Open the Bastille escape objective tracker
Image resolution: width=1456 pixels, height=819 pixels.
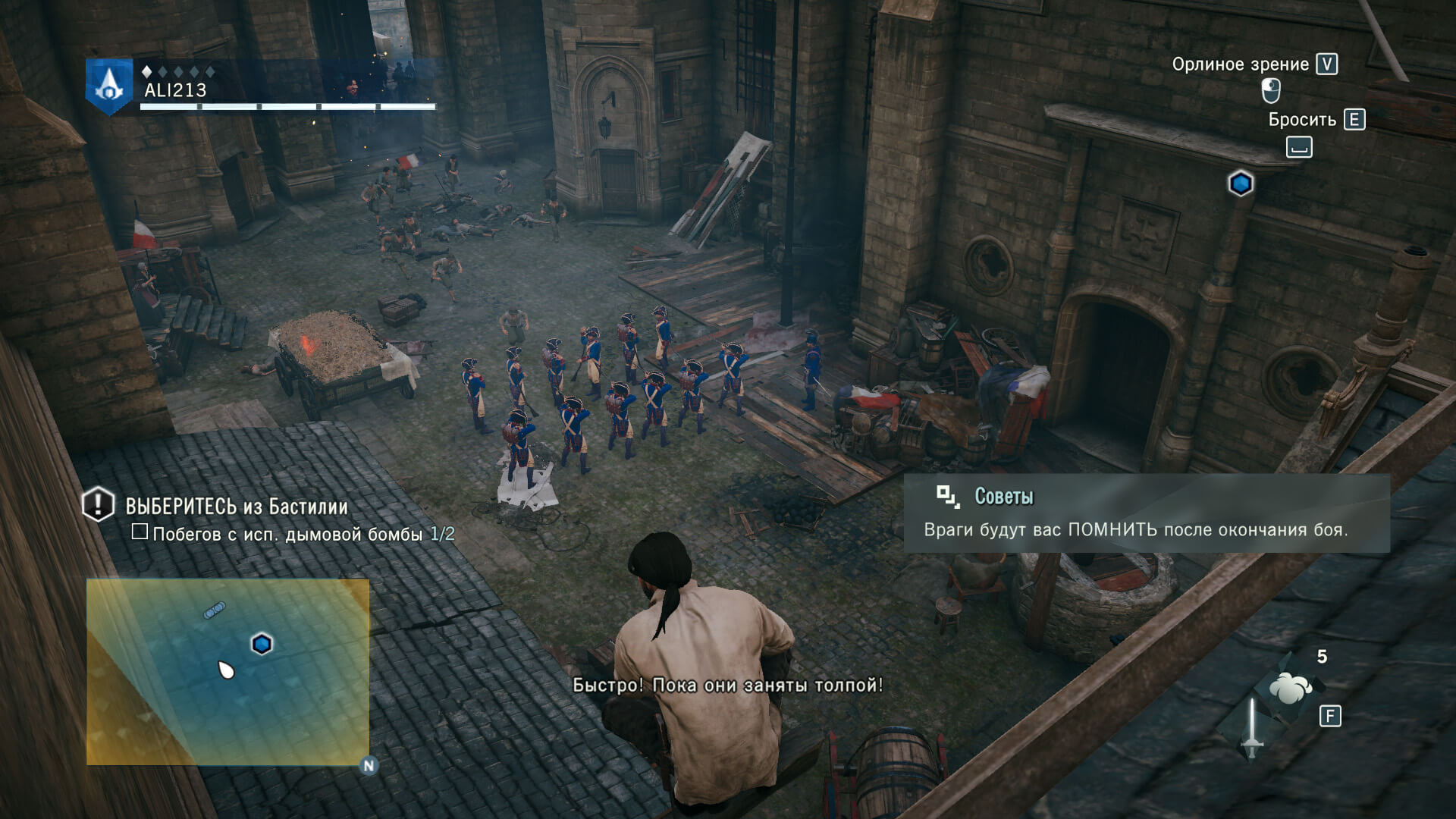(x=236, y=506)
